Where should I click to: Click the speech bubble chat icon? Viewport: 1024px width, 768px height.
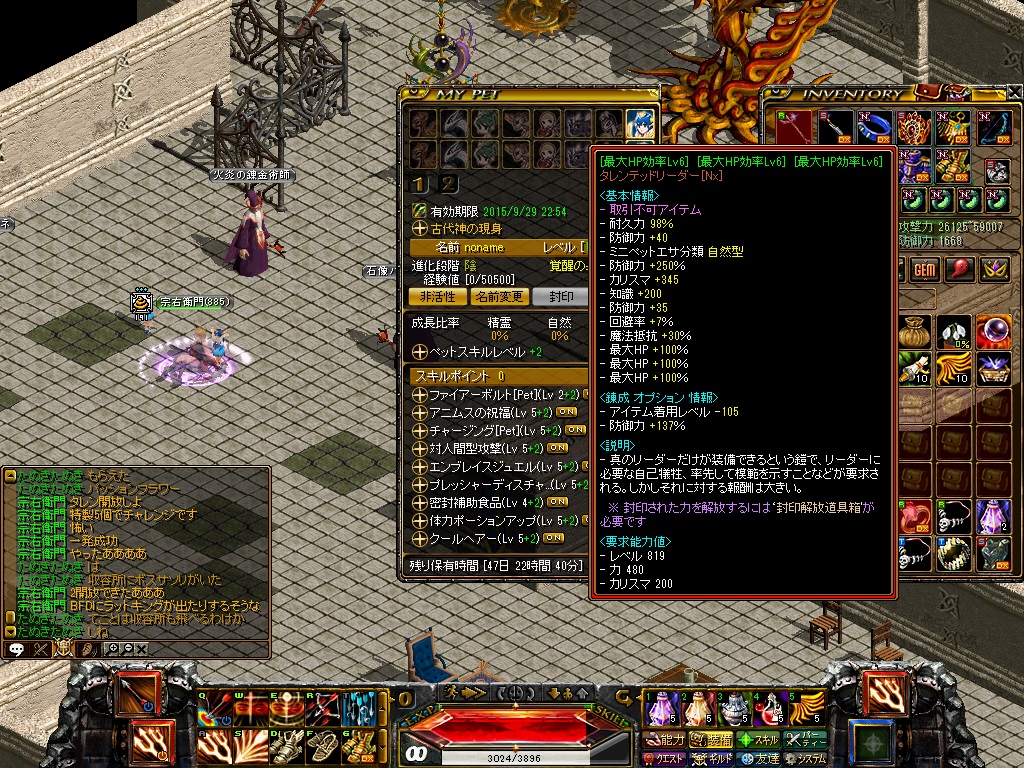pyautogui.click(x=17, y=649)
